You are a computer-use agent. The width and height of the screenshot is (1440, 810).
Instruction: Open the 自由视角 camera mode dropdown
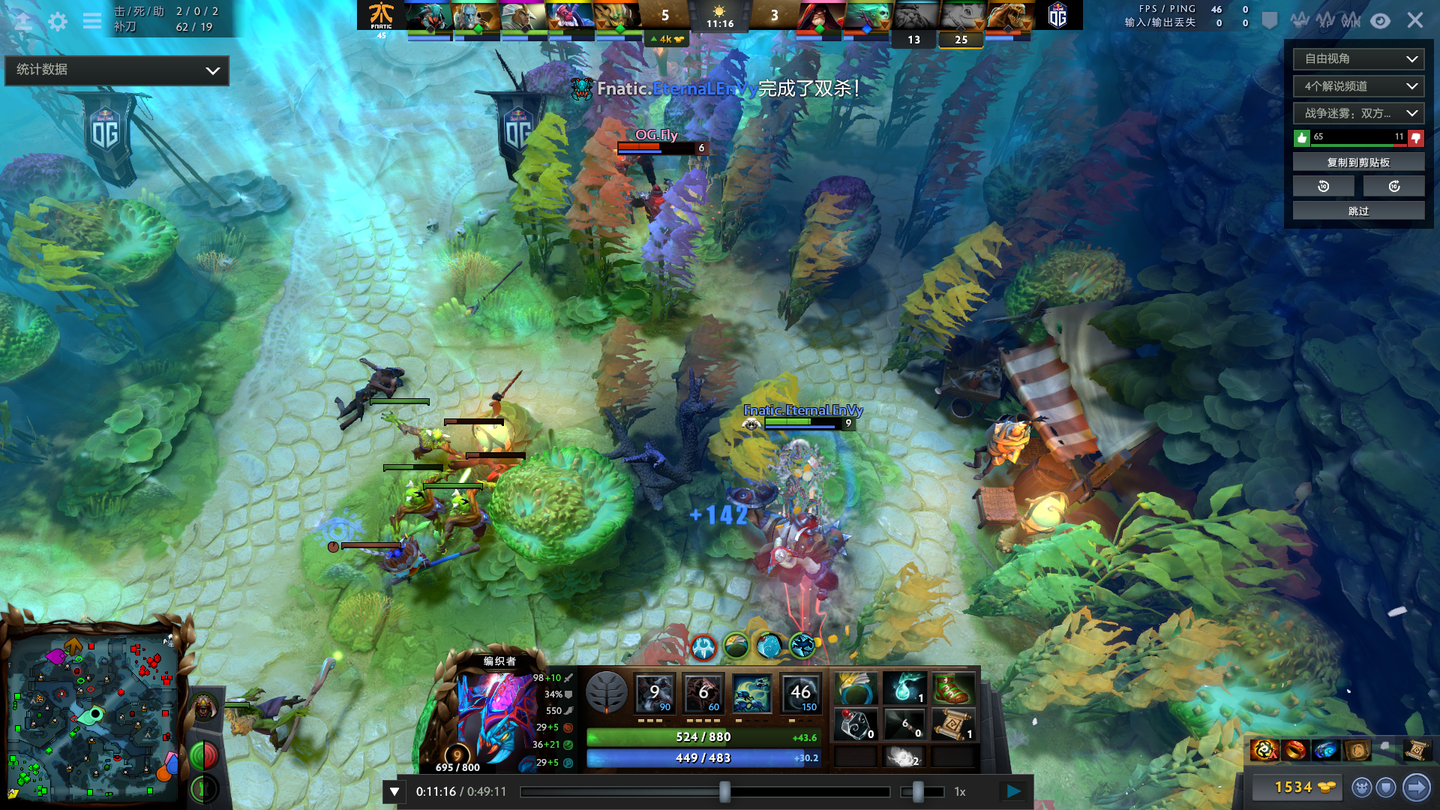tap(1357, 59)
